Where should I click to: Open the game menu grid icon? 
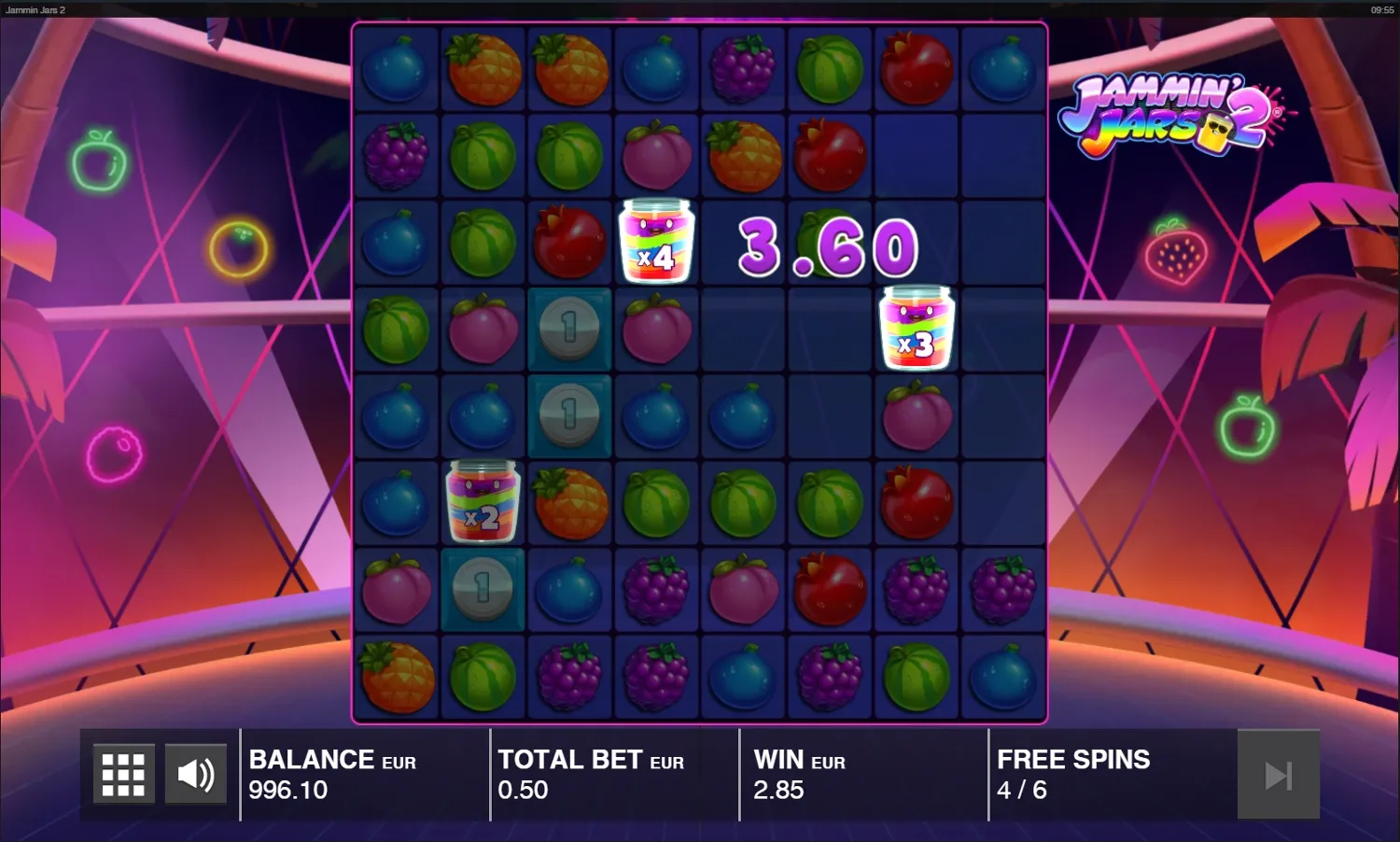click(121, 774)
